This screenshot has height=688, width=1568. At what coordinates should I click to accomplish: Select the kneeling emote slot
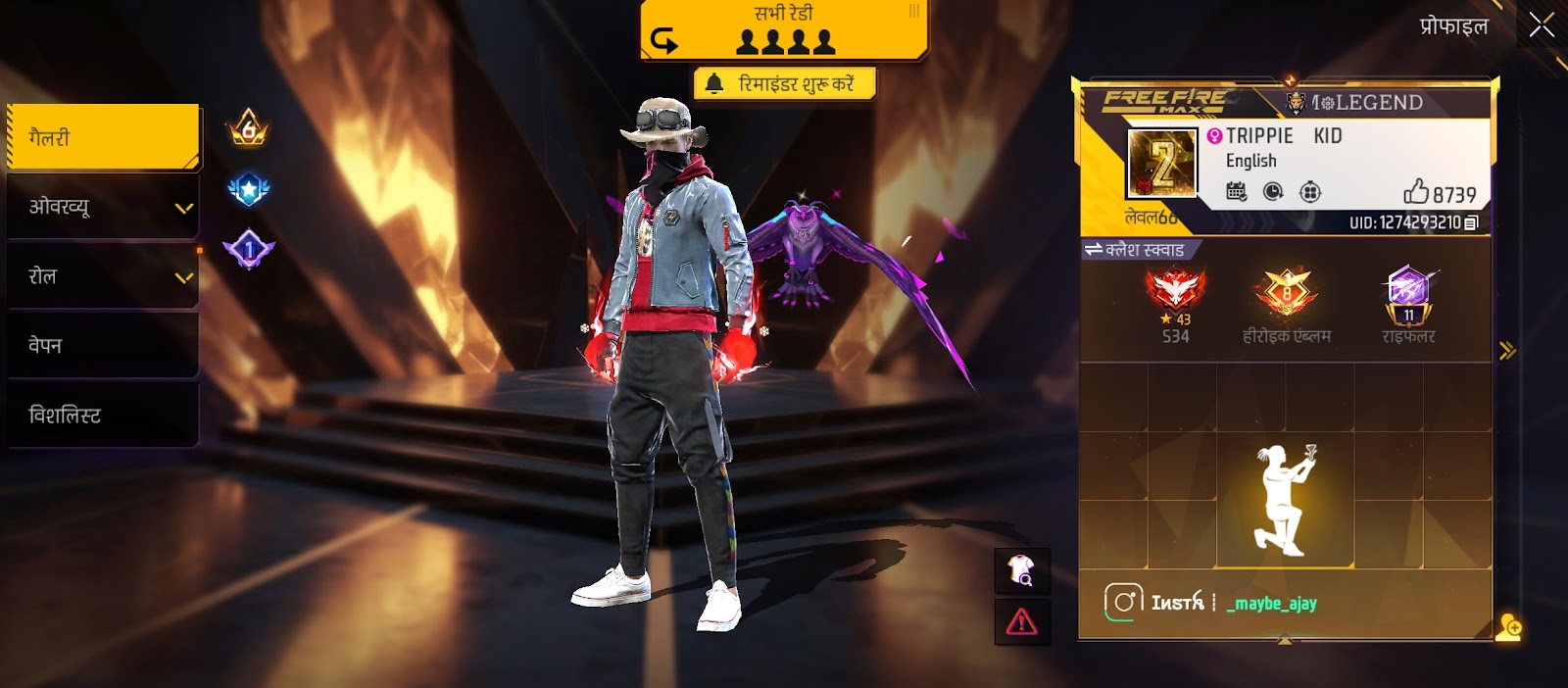coord(1285,500)
